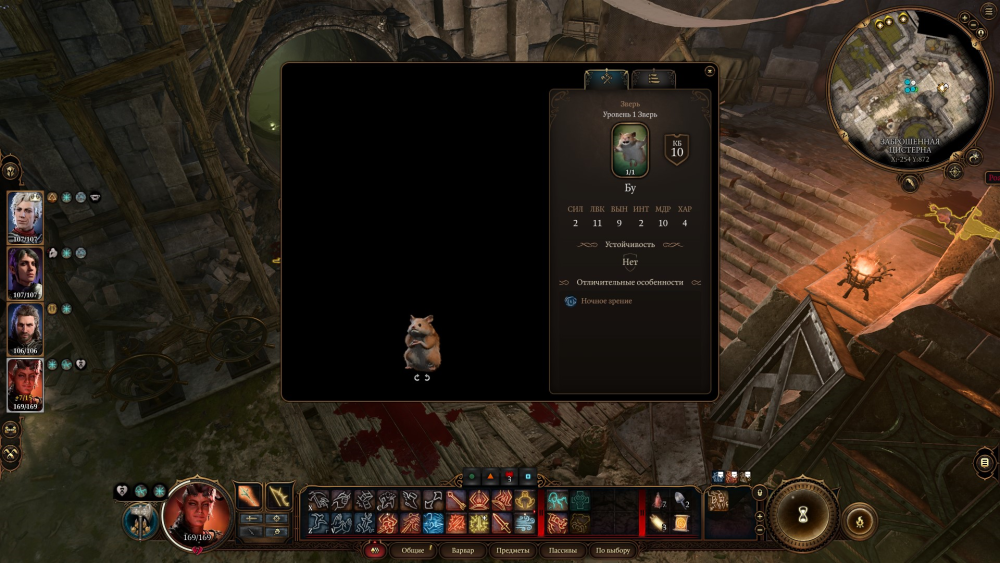Toggle the hotbar lock button
The width and height of the screenshot is (1000, 563).
tap(759, 492)
